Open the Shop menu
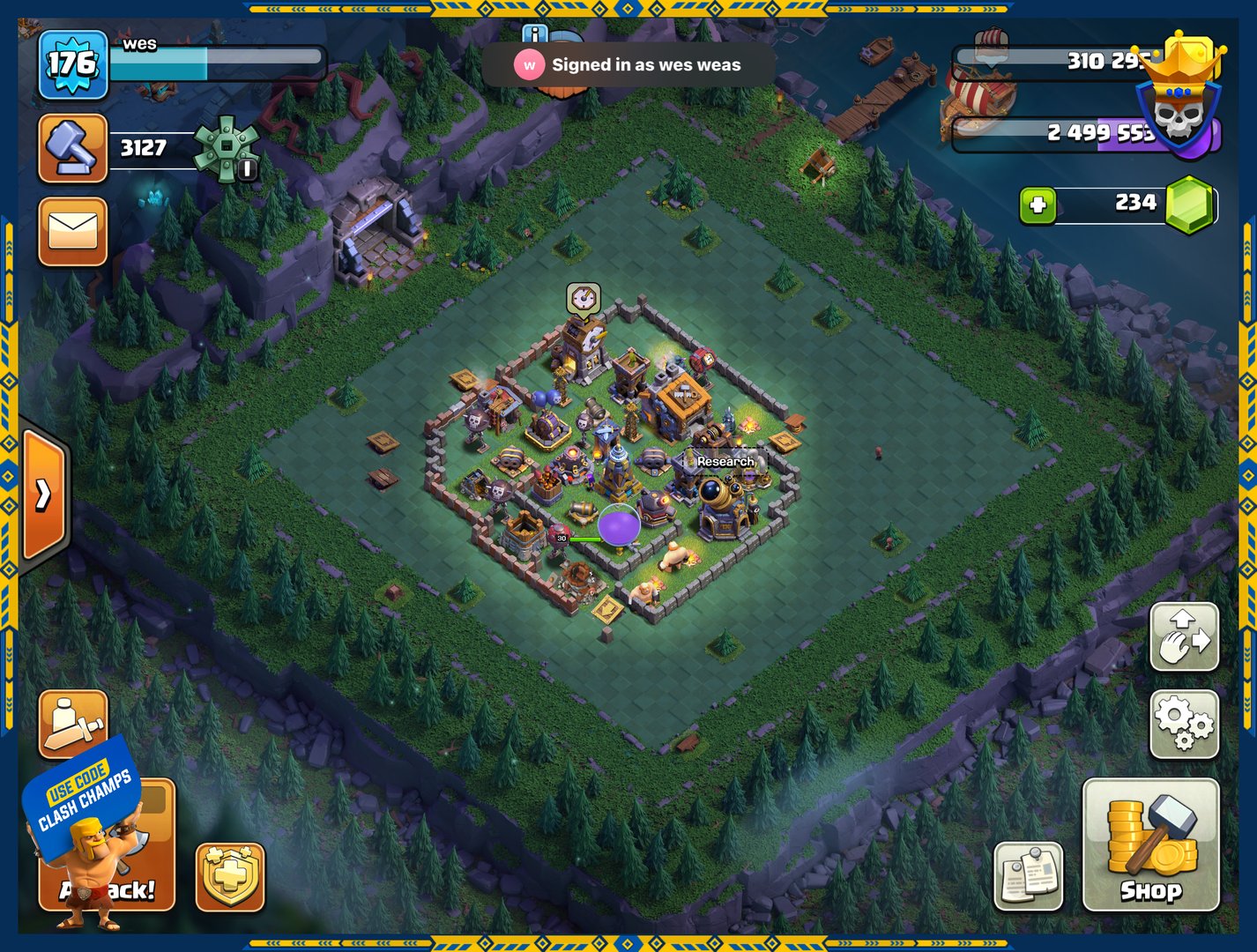Viewport: 1257px width, 952px height. coord(1150,844)
